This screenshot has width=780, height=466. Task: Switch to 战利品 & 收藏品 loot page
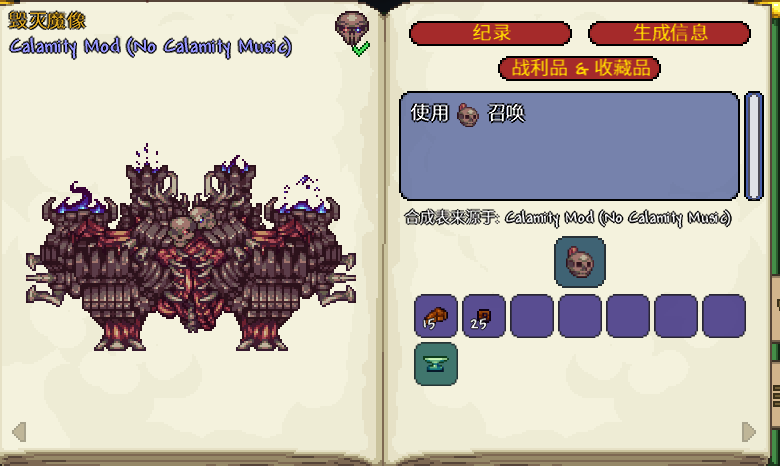point(580,68)
